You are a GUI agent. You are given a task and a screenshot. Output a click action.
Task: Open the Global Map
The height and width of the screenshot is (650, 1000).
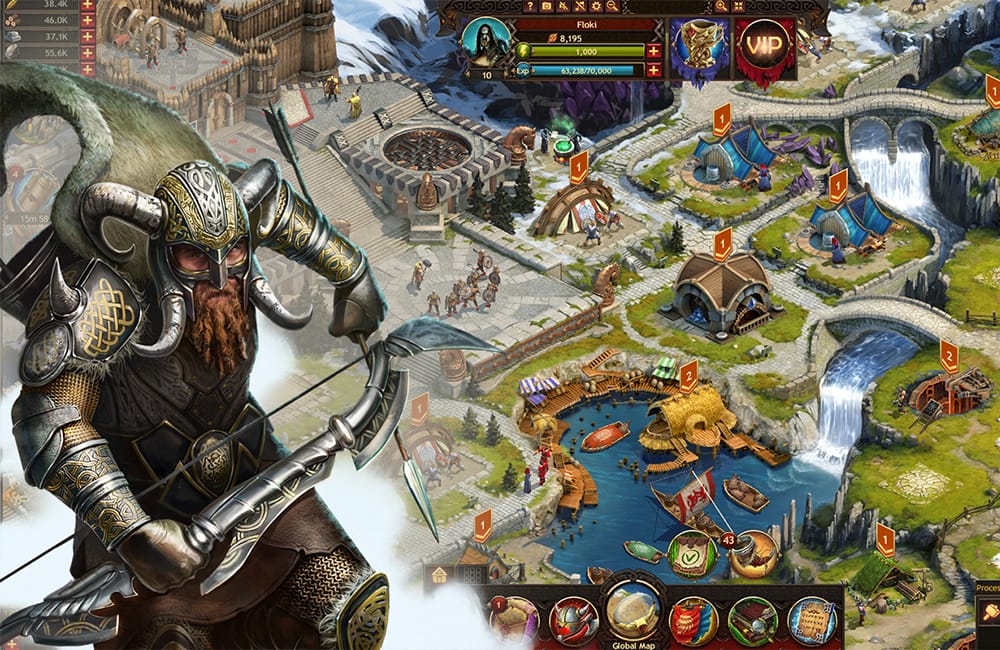point(632,614)
